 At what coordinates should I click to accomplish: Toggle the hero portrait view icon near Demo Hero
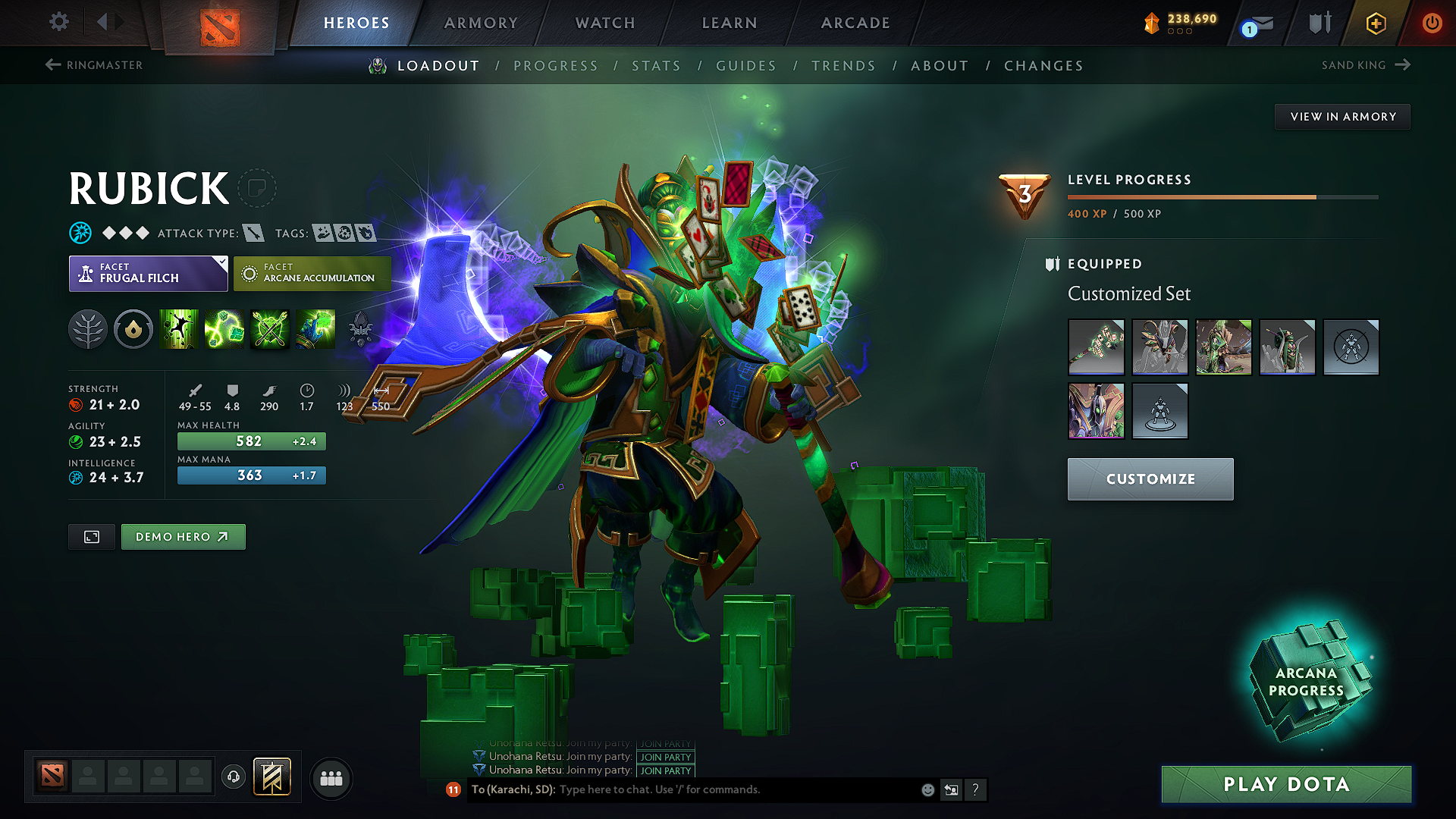(91, 536)
